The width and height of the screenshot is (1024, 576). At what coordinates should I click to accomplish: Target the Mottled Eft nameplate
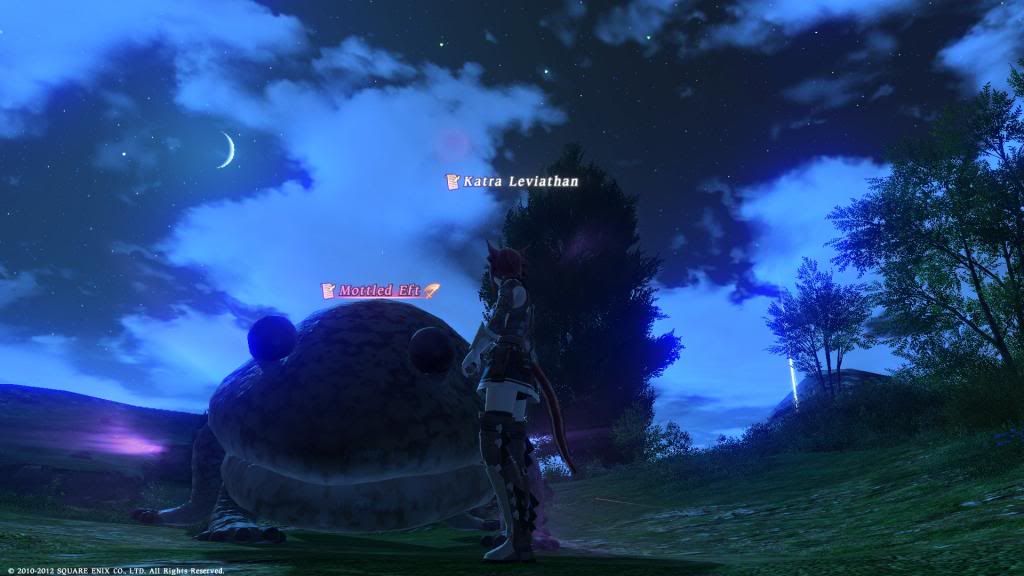point(379,290)
